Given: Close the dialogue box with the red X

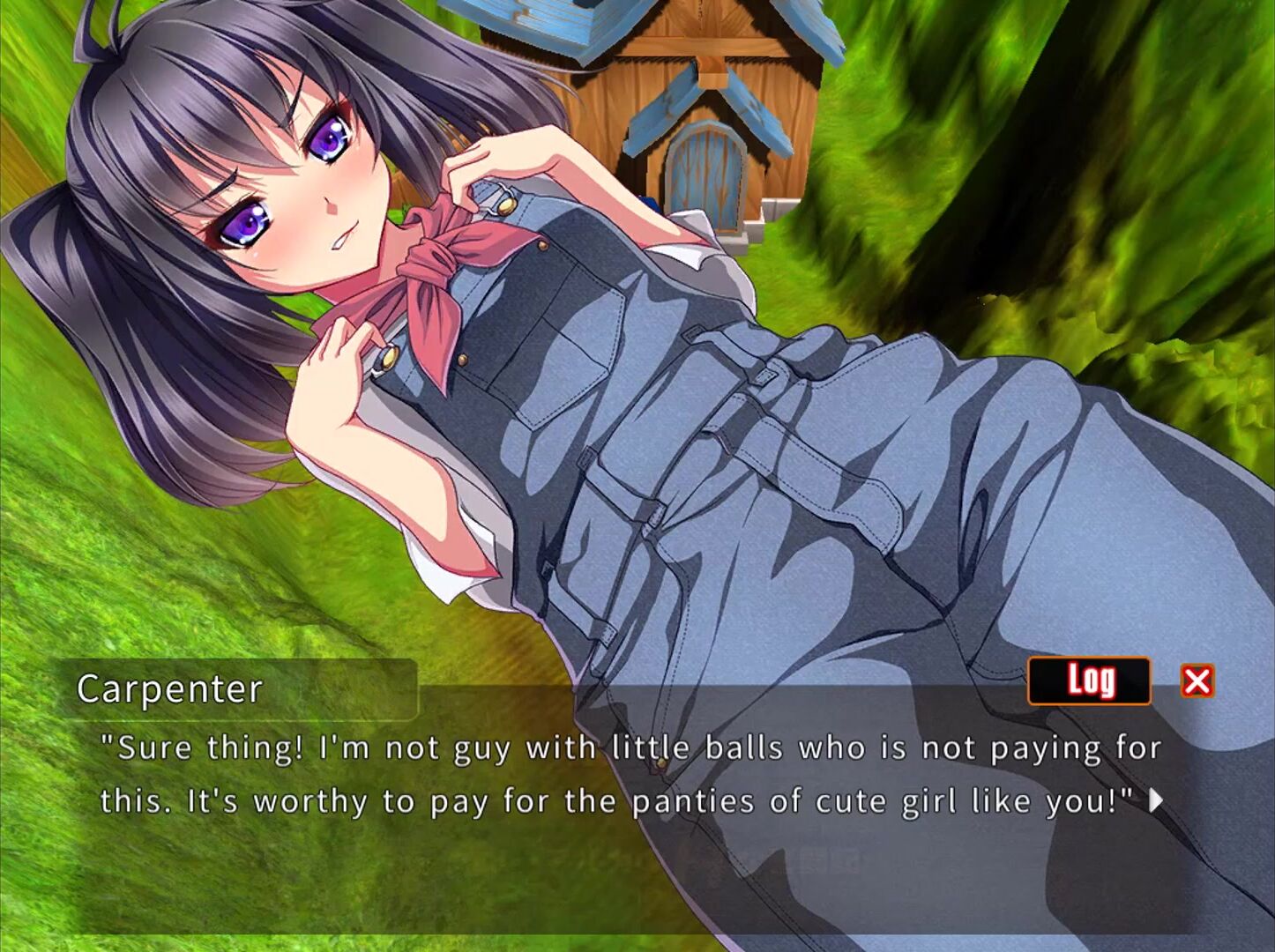Looking at the screenshot, I should point(1197,681).
